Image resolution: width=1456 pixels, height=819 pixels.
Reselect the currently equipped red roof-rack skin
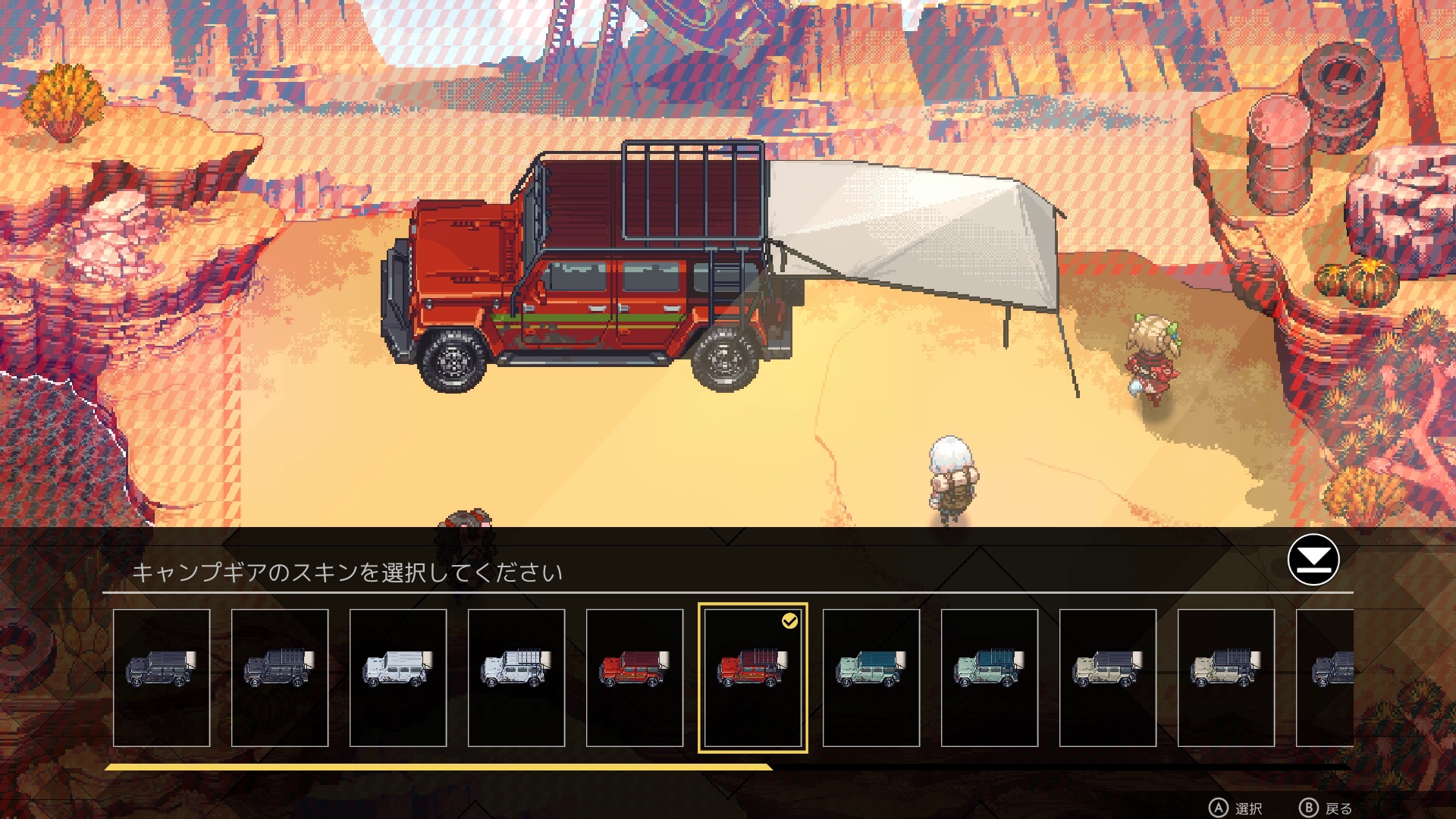tap(754, 679)
